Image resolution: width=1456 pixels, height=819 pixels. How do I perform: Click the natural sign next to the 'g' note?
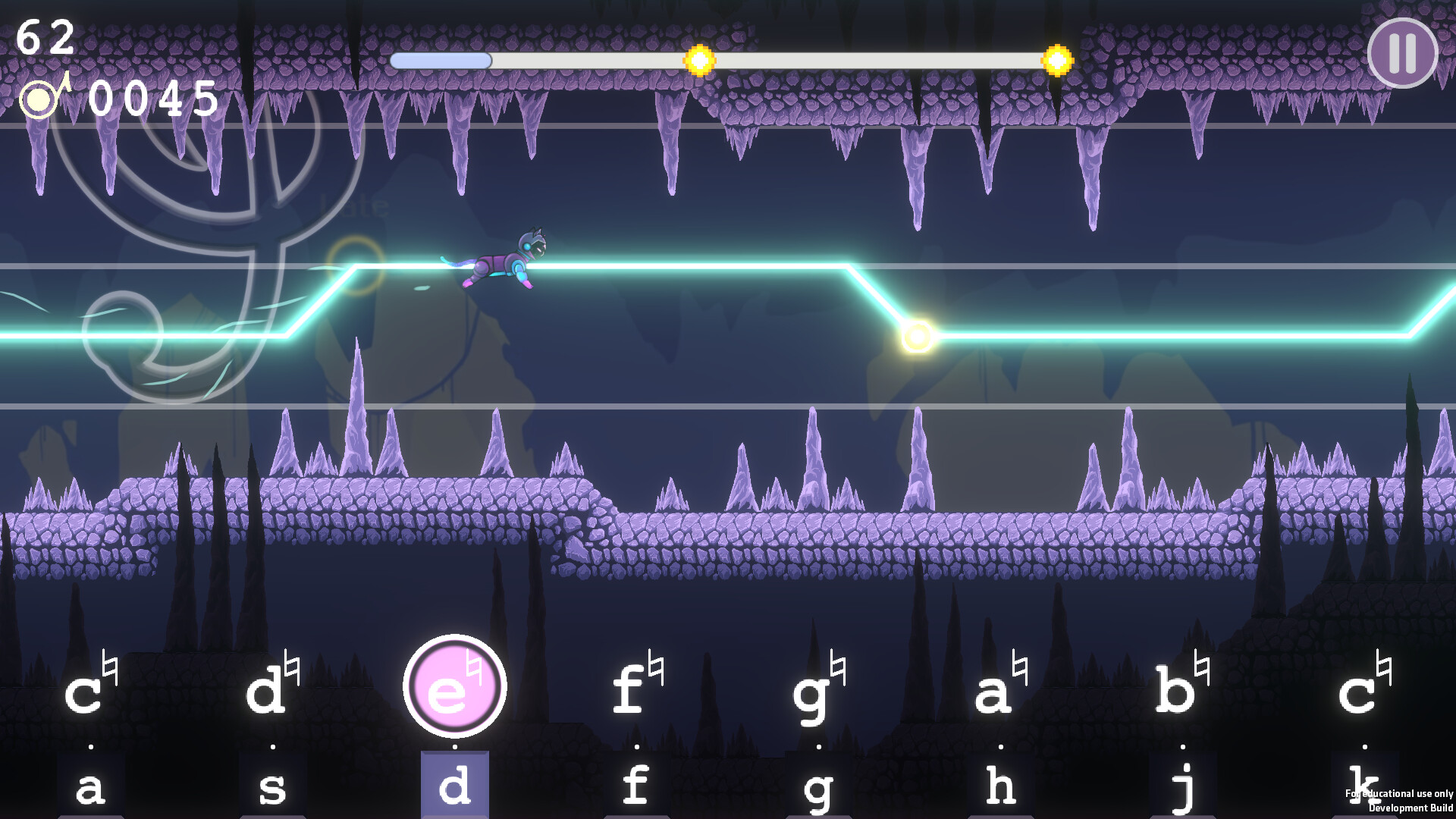[837, 667]
